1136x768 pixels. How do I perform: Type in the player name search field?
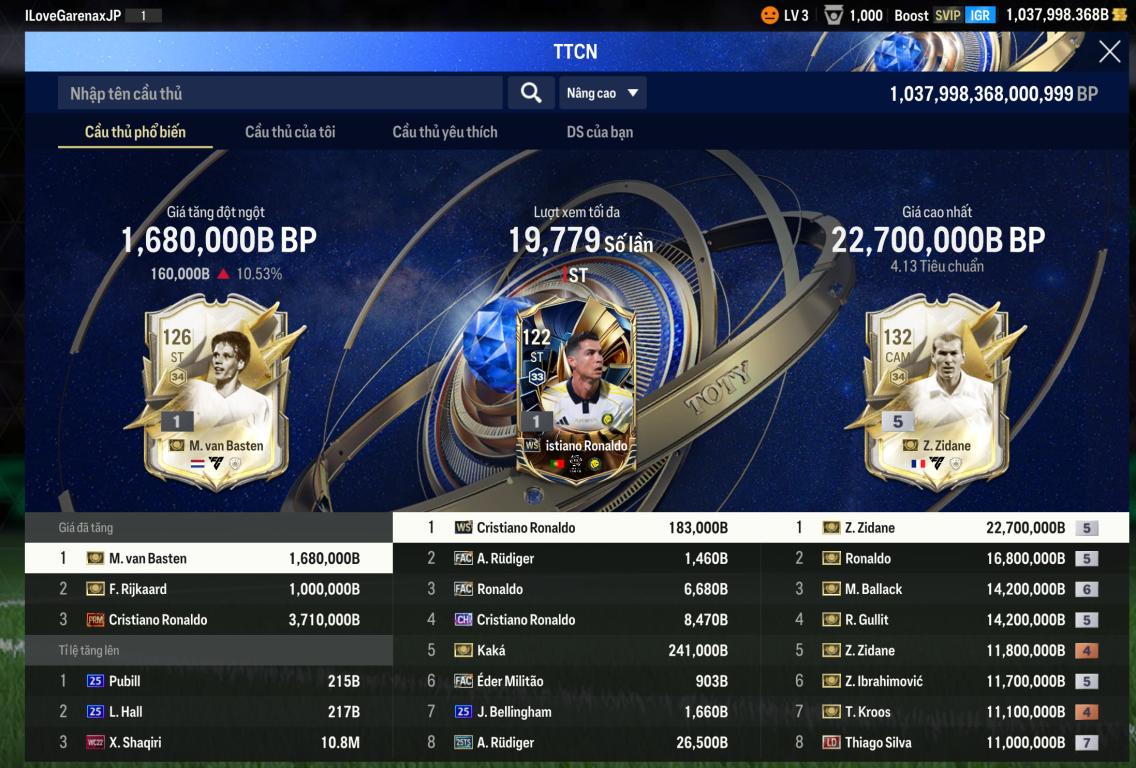tap(280, 93)
